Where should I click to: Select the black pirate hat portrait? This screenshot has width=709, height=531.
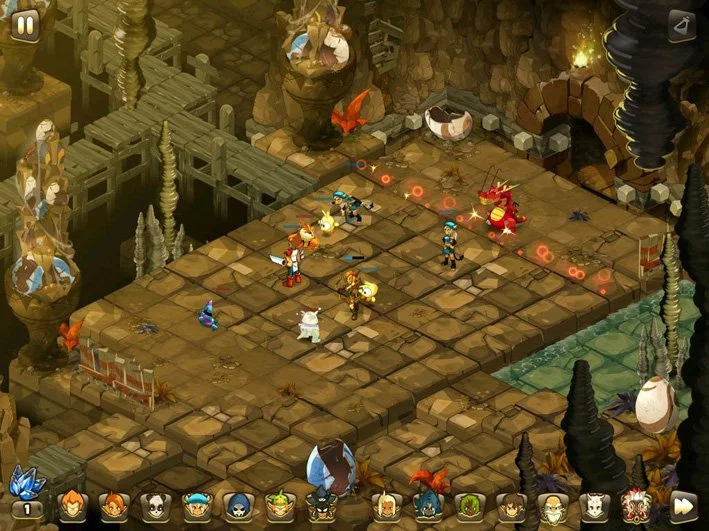pyautogui.click(x=320, y=505)
